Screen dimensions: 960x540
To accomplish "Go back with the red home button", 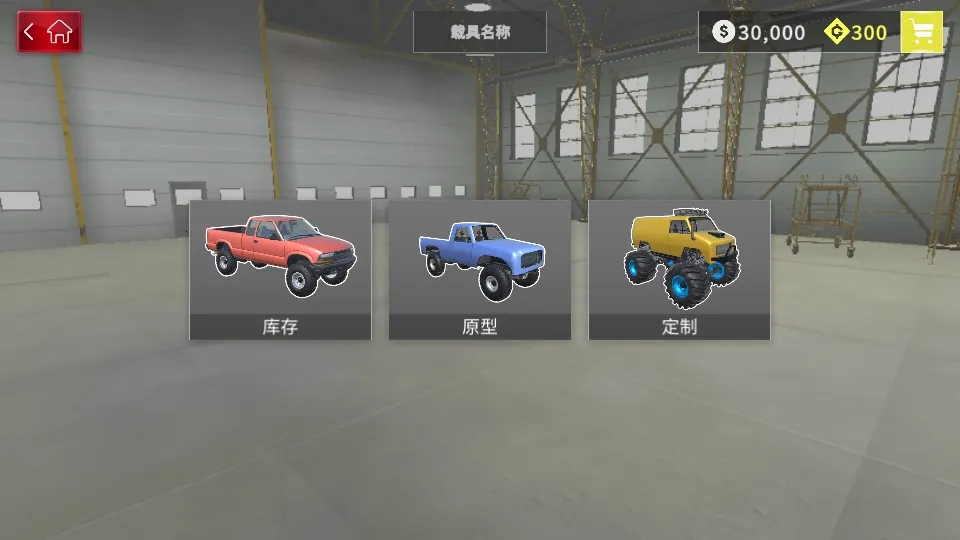I will 49,32.
